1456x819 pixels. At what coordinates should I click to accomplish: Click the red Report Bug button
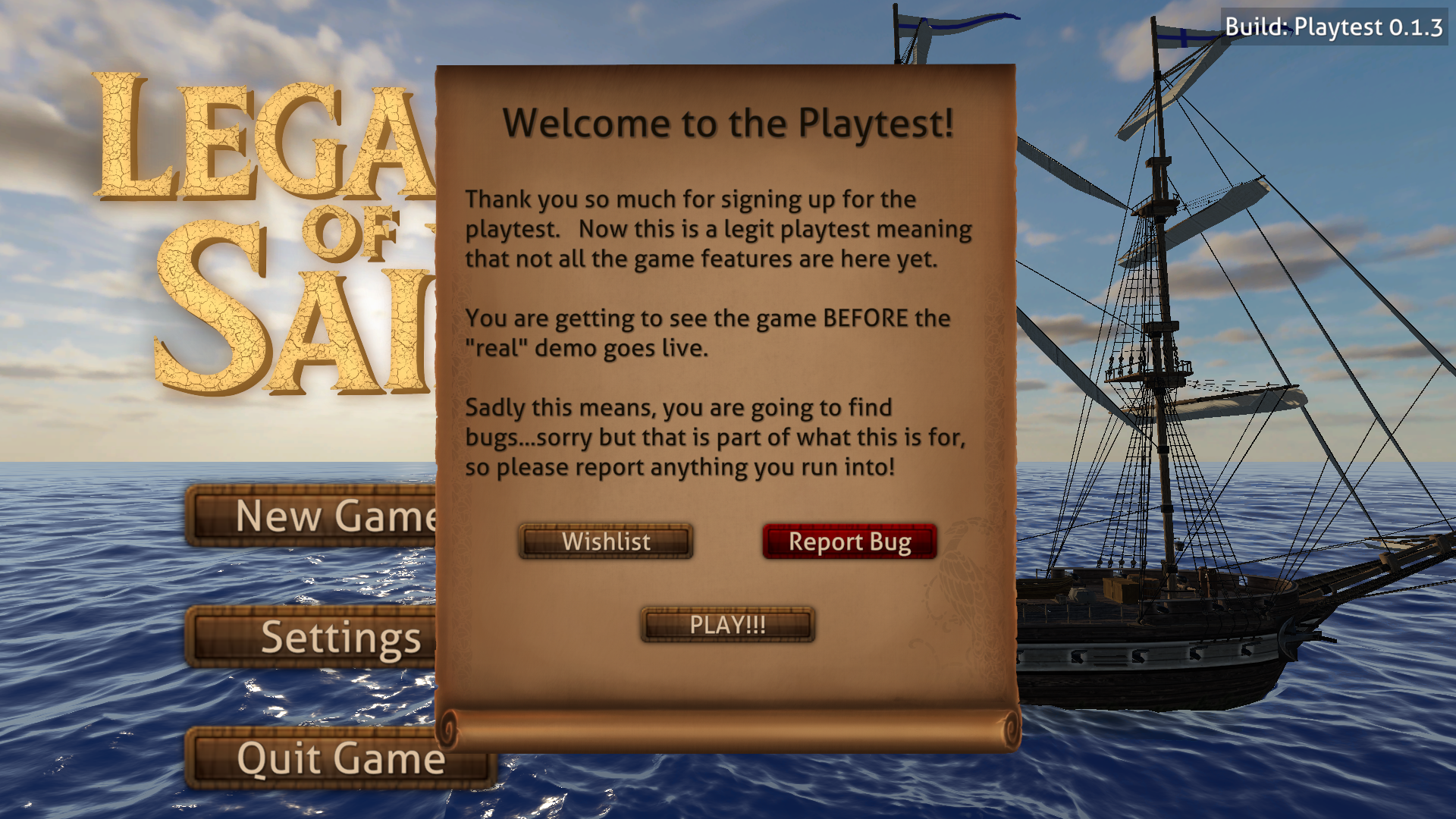[x=849, y=541]
